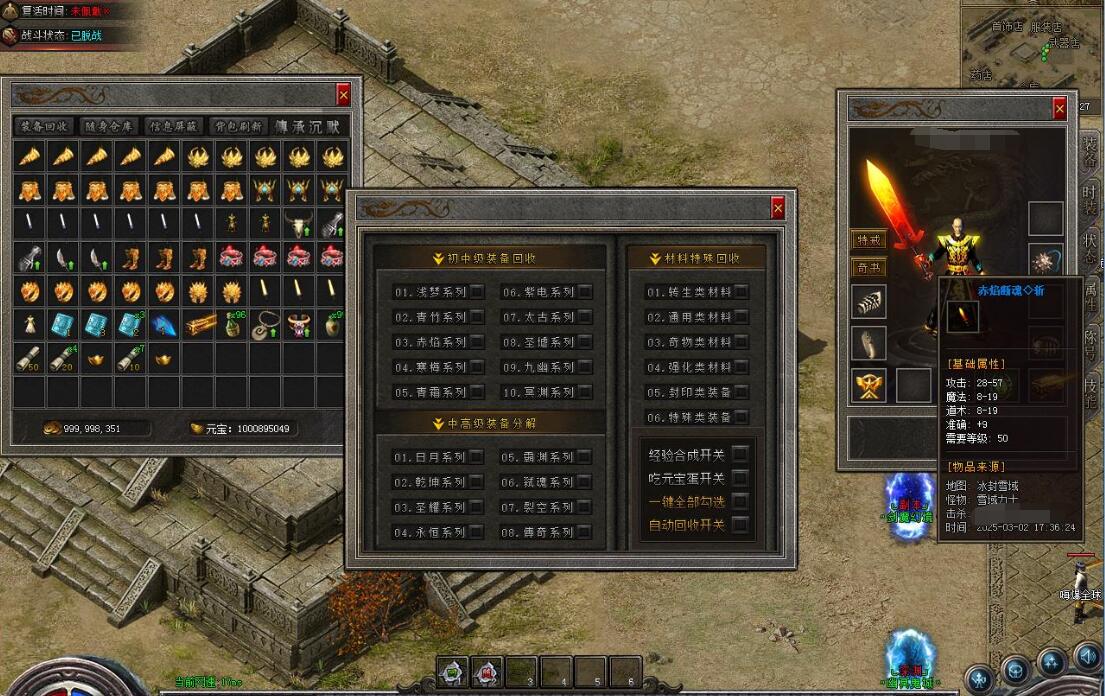The width and height of the screenshot is (1105, 696).
Task: Click the 信息屏蔽 button
Action: click(174, 126)
